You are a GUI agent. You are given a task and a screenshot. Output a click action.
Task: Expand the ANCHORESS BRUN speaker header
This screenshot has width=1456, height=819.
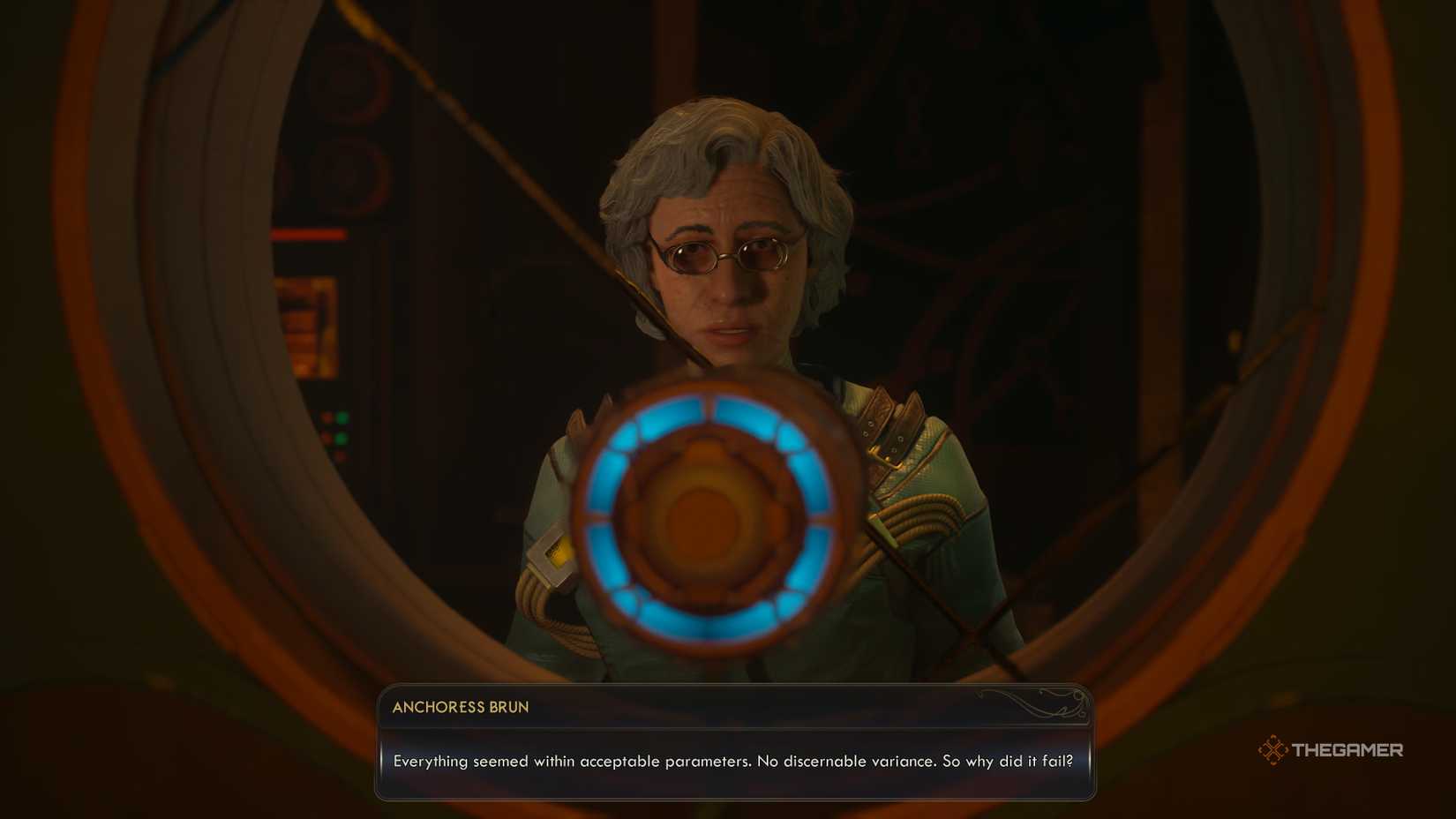459,707
